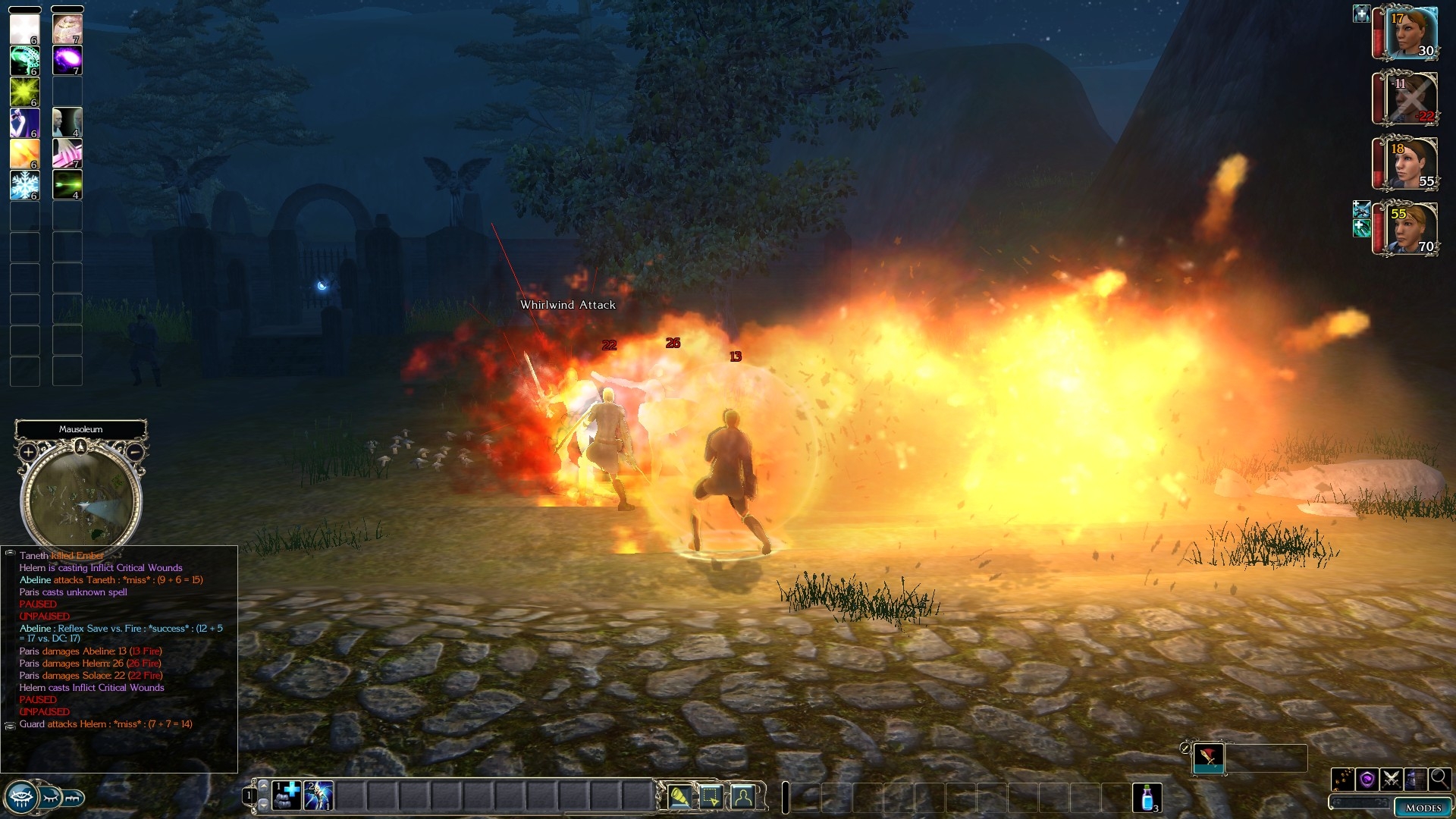This screenshot has height=819, width=1456.
Task: Cast the yellow starburst spell
Action: (x=24, y=92)
